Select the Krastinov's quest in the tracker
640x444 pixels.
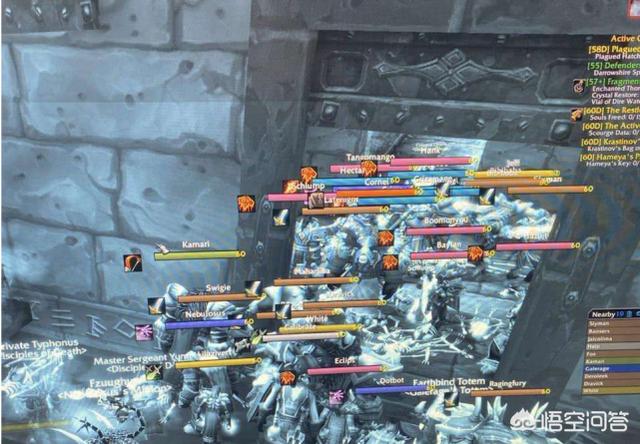(x=611, y=142)
